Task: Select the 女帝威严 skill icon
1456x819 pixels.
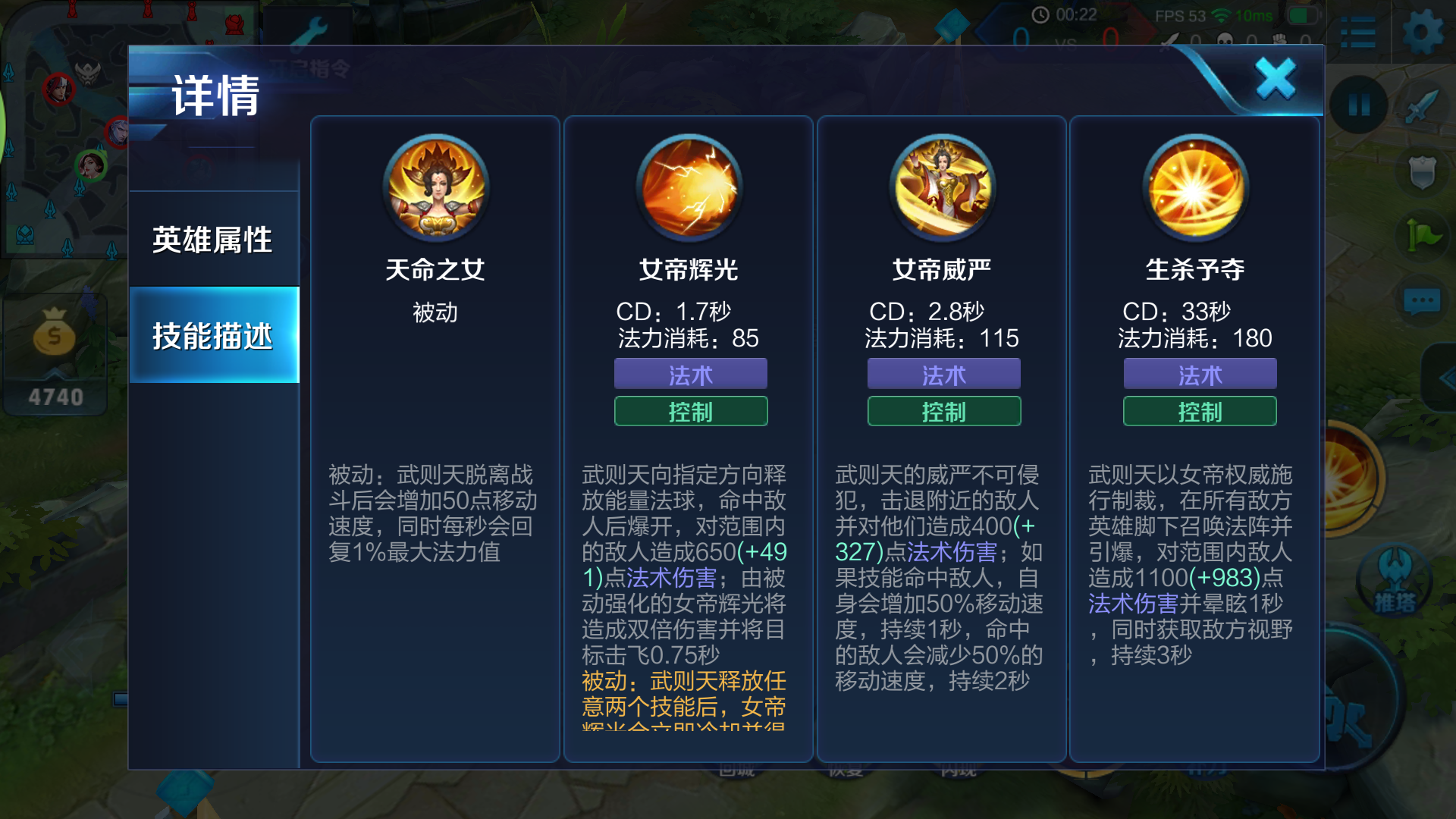Action: [943, 188]
